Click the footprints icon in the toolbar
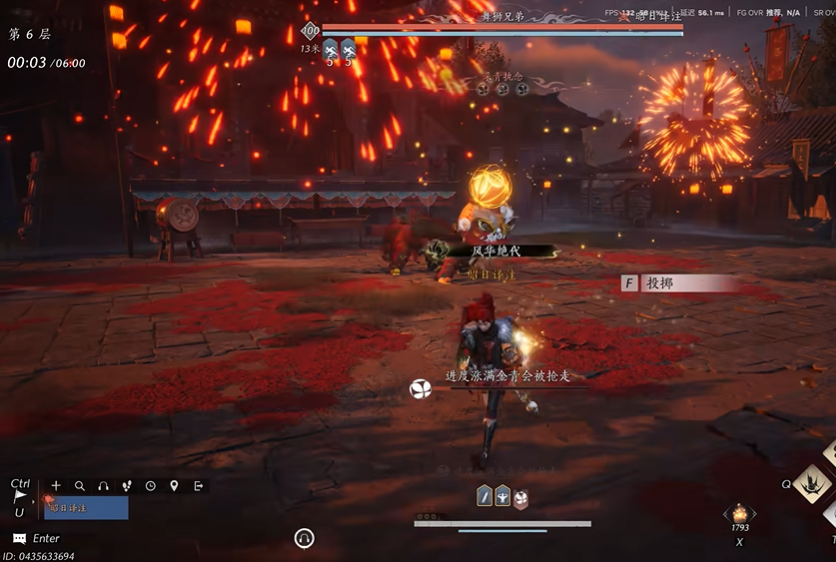The width and height of the screenshot is (836, 562). click(x=127, y=486)
